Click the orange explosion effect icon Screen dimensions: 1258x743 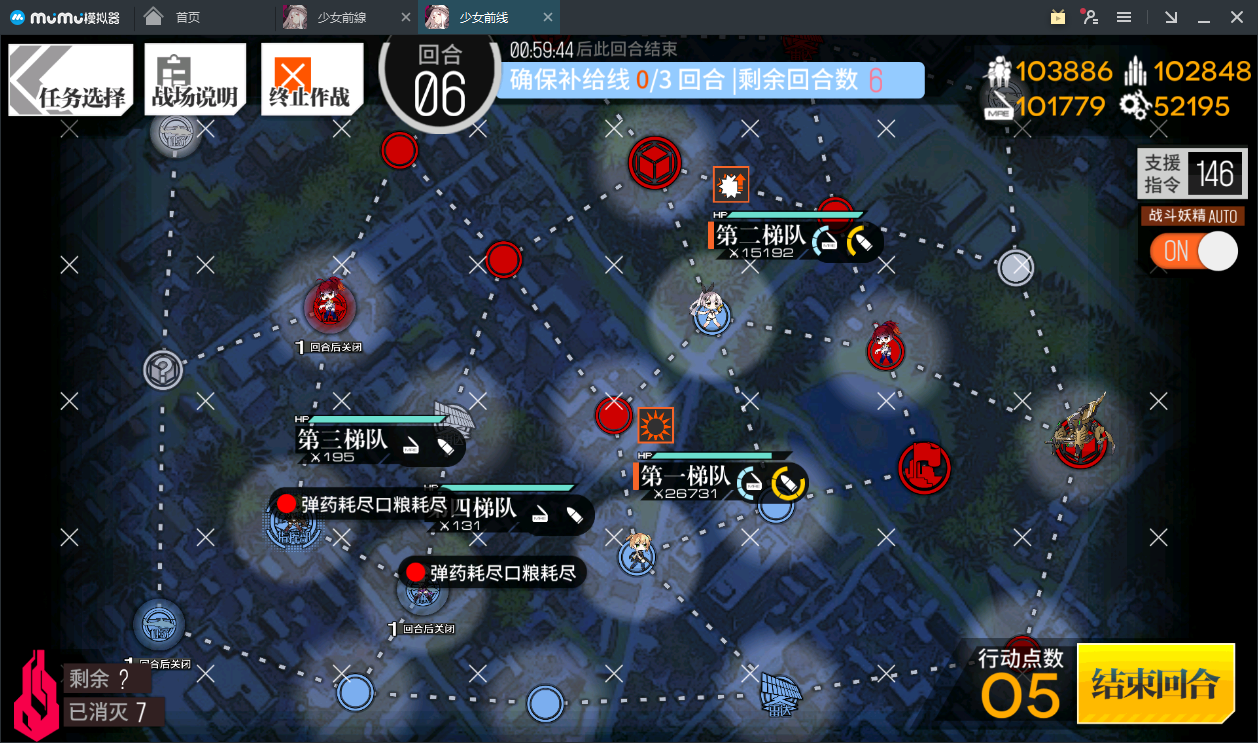click(731, 184)
